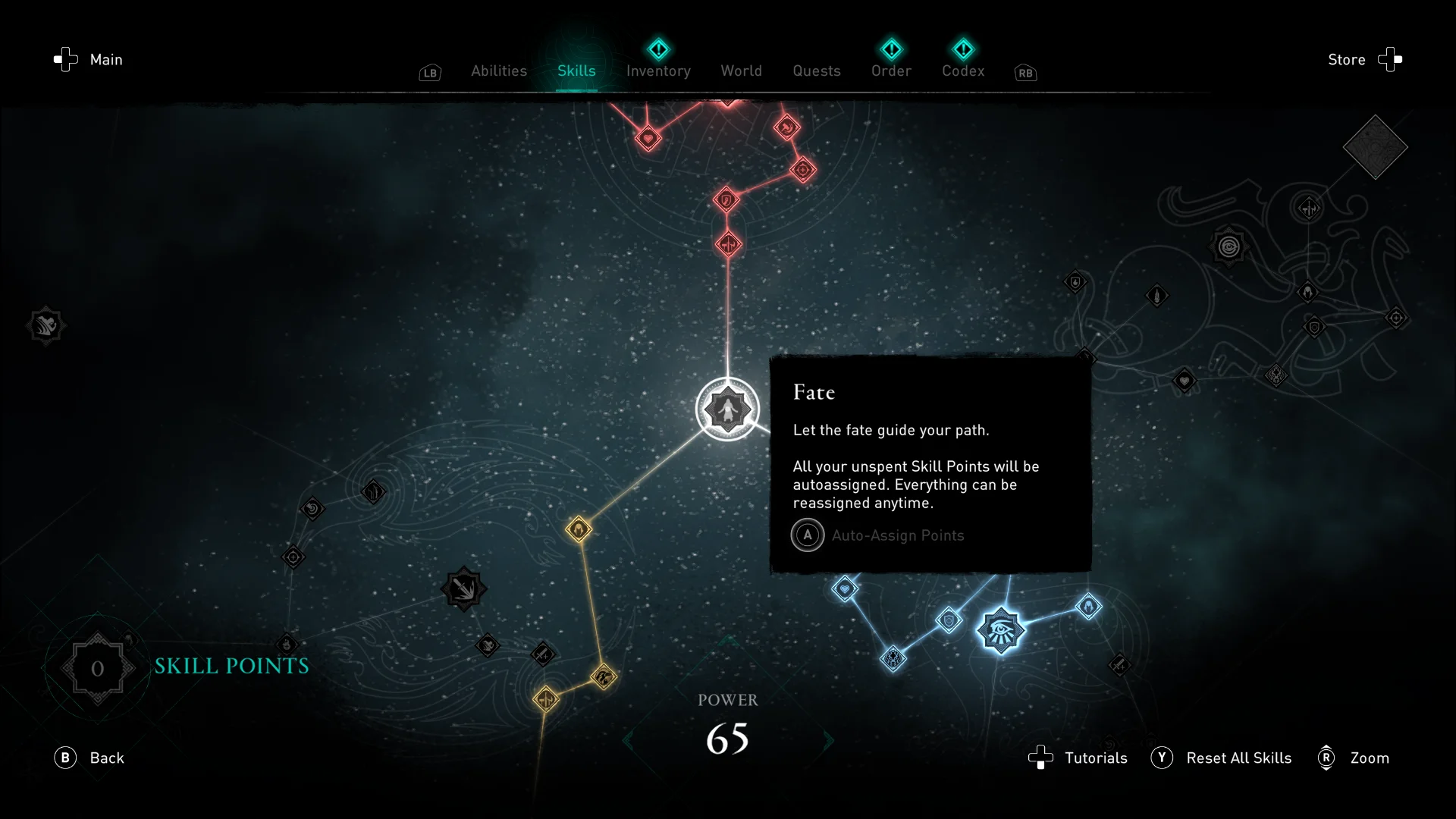Select the blue shield skill node
This screenshot has width=1456, height=819.
click(x=949, y=621)
